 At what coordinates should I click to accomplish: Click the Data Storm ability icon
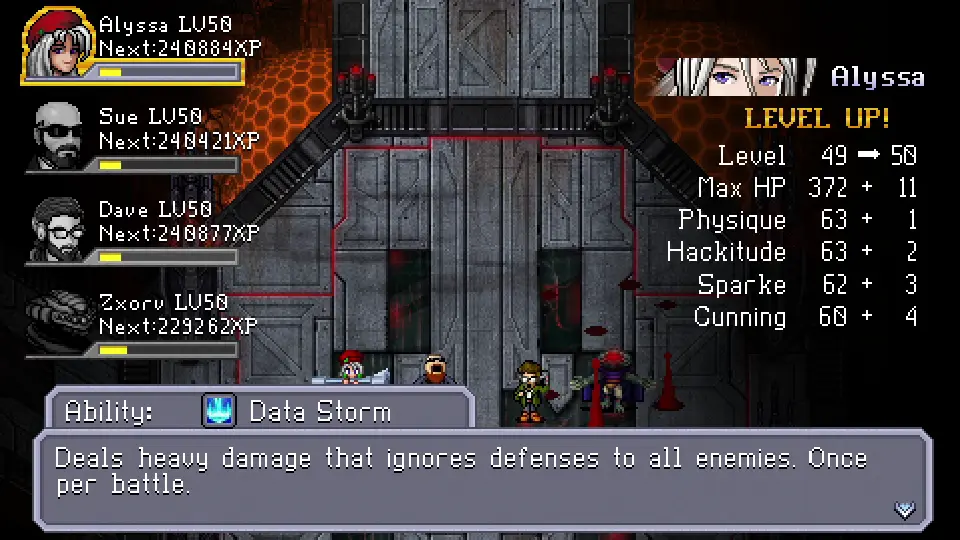point(218,411)
